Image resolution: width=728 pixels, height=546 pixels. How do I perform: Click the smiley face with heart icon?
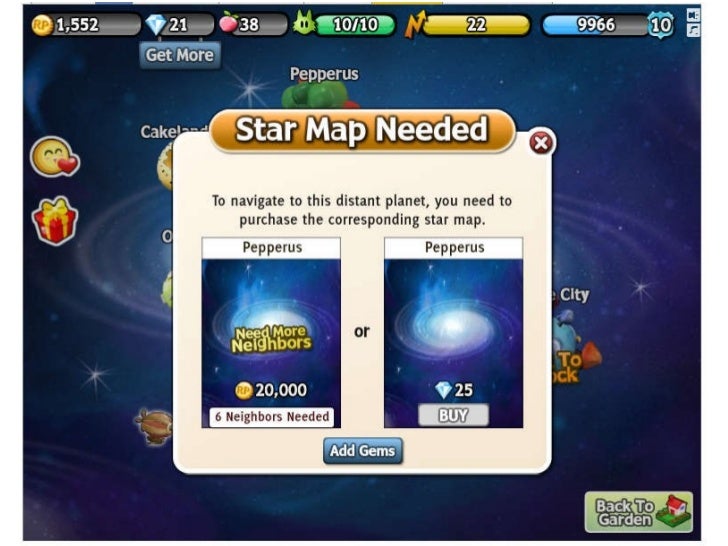pos(54,158)
